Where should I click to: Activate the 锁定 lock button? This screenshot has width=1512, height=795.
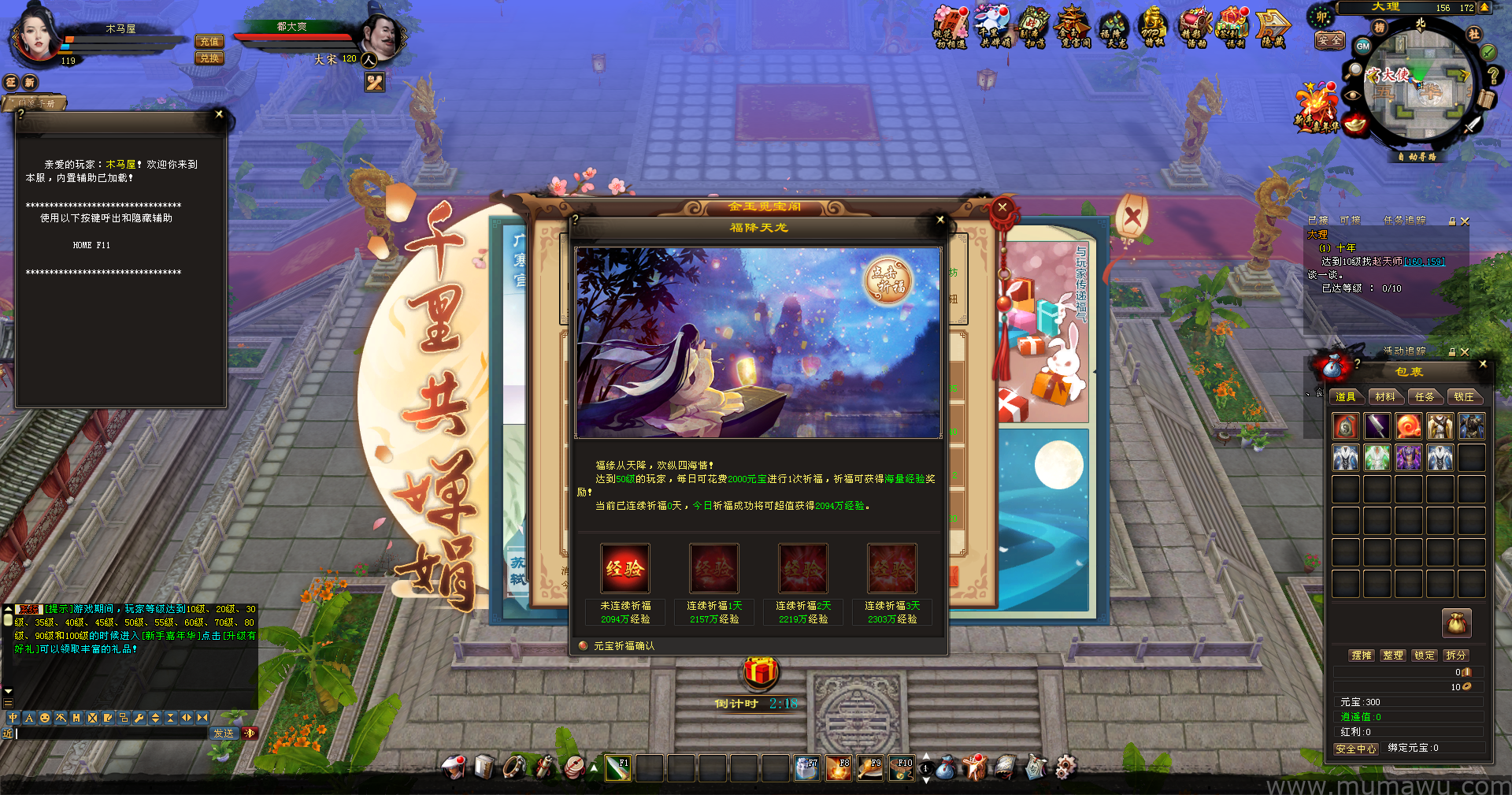(1424, 656)
